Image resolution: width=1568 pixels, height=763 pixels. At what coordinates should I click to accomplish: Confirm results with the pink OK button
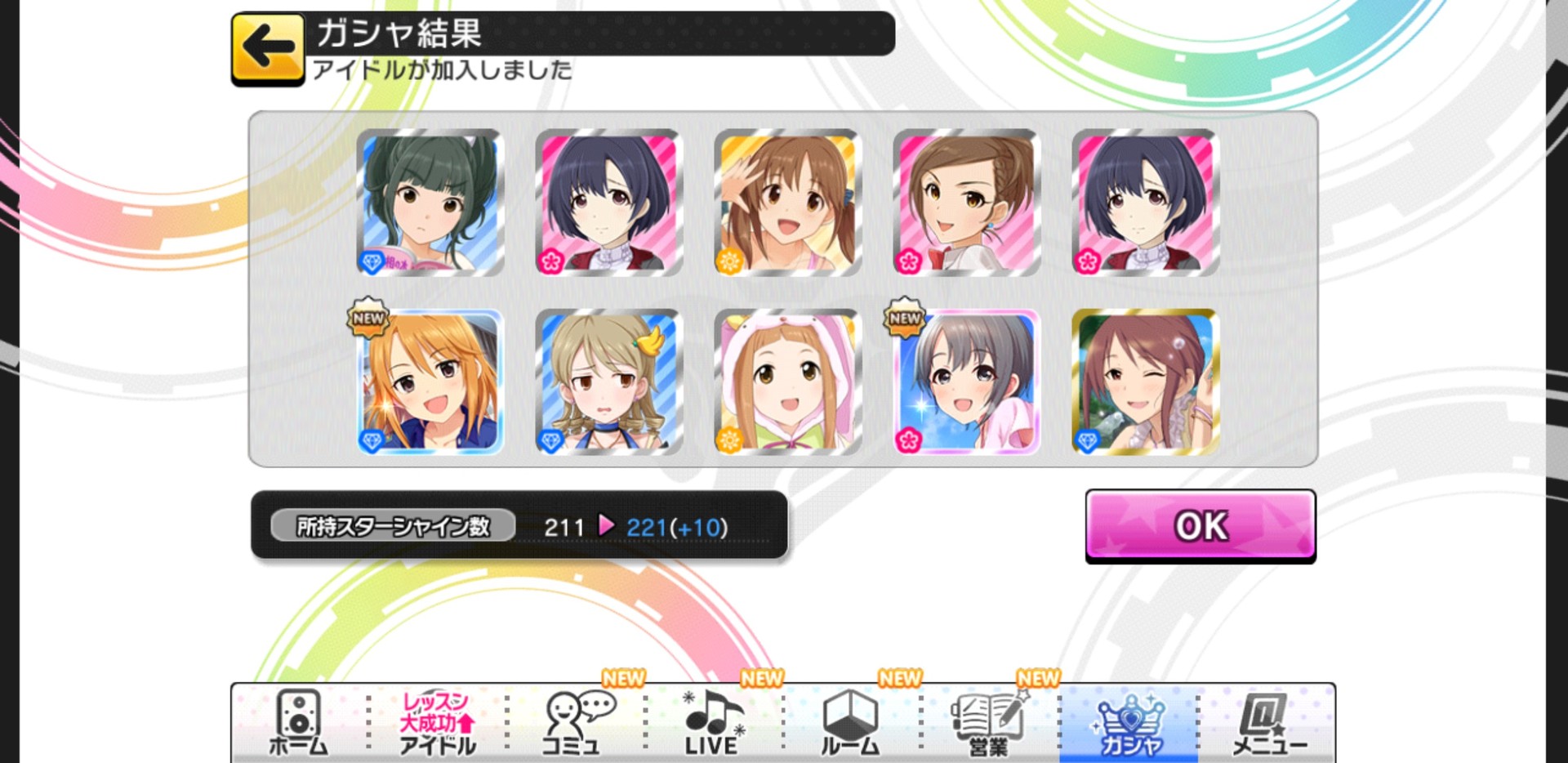(1200, 526)
